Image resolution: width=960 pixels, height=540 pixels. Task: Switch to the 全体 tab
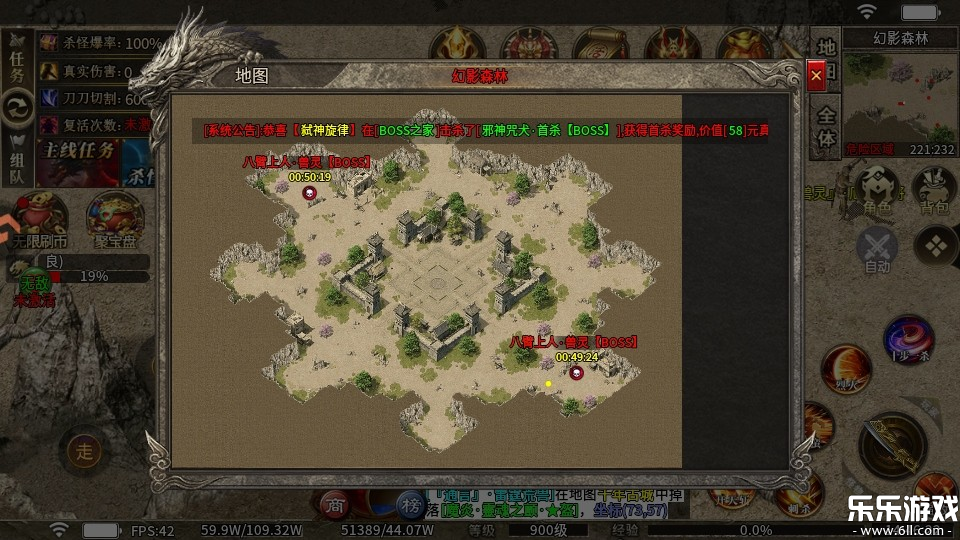[826, 127]
